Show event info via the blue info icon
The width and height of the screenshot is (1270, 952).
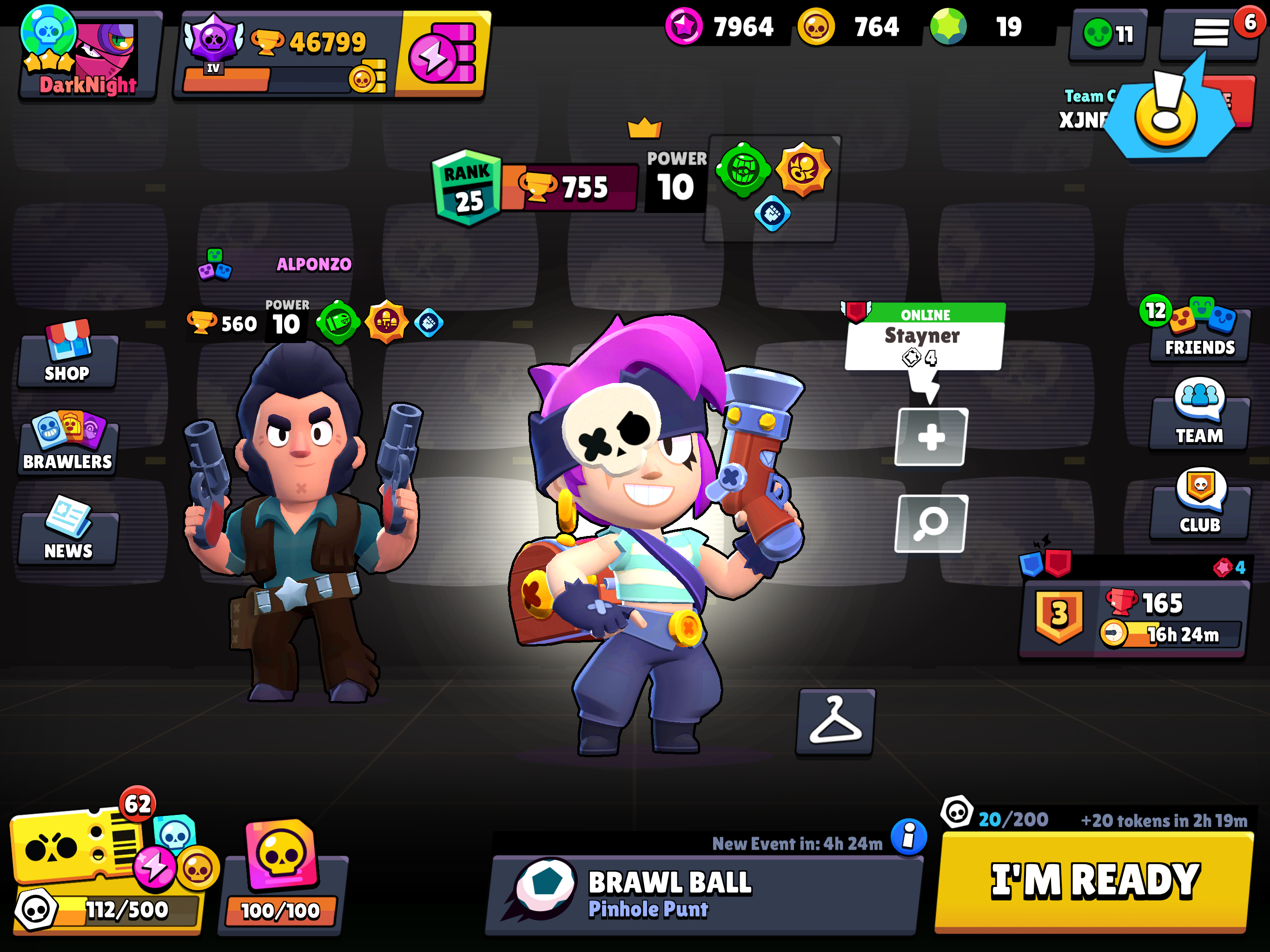click(908, 837)
